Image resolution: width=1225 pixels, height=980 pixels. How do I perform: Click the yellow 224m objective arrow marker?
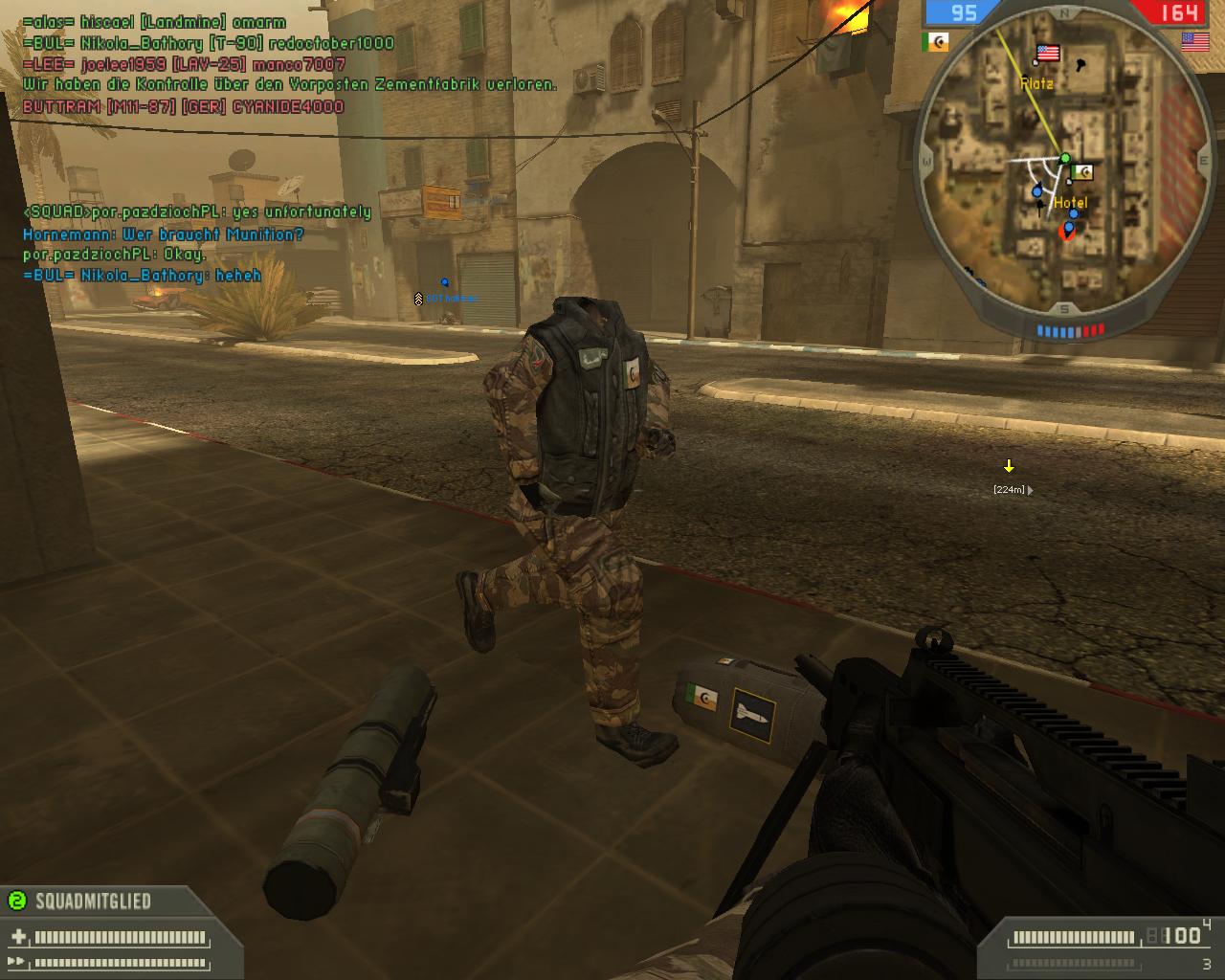(x=1009, y=467)
